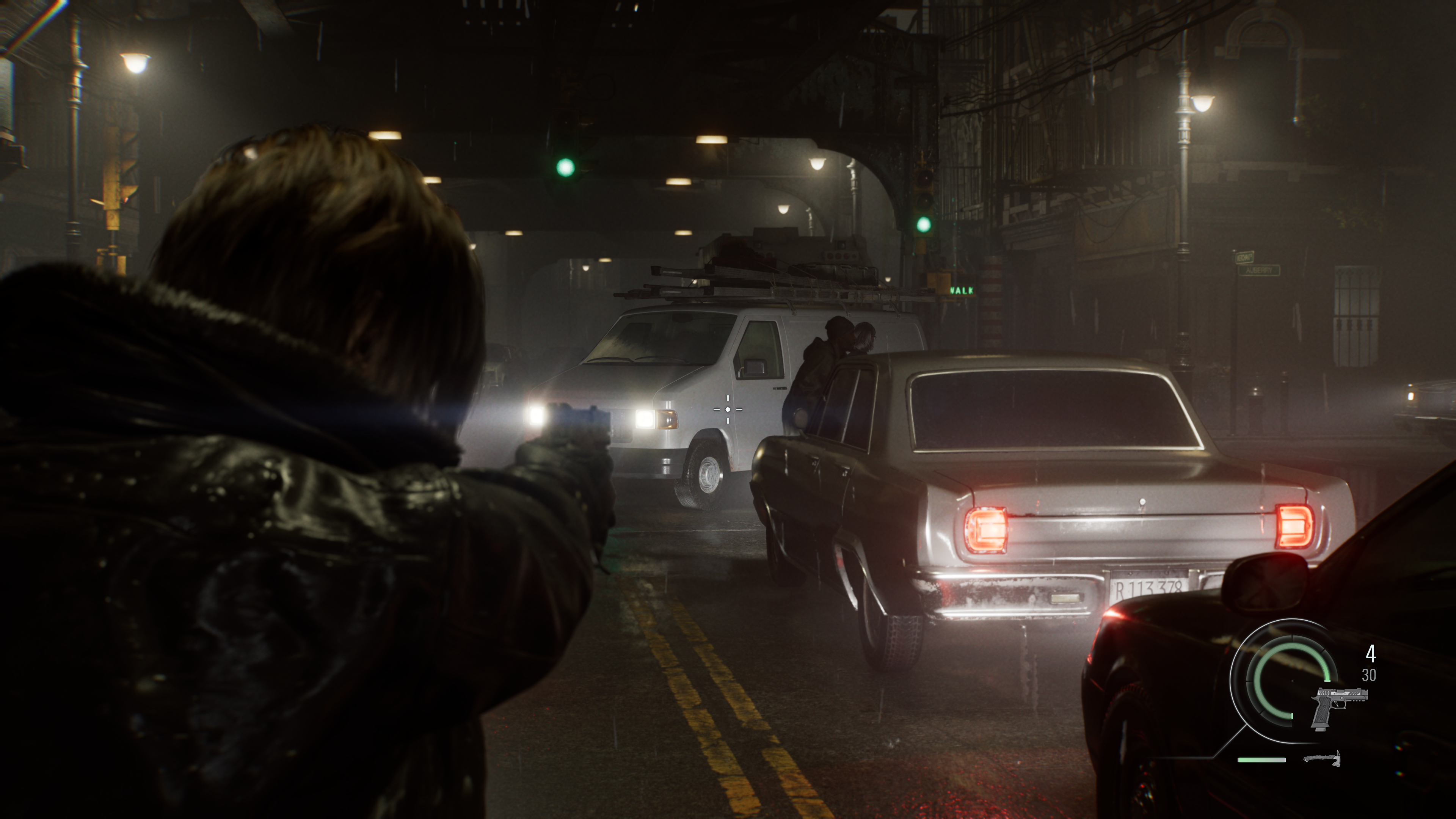Click the hatchet melee weapon icon
Viewport: 1456px width, 819px height.
[1321, 758]
